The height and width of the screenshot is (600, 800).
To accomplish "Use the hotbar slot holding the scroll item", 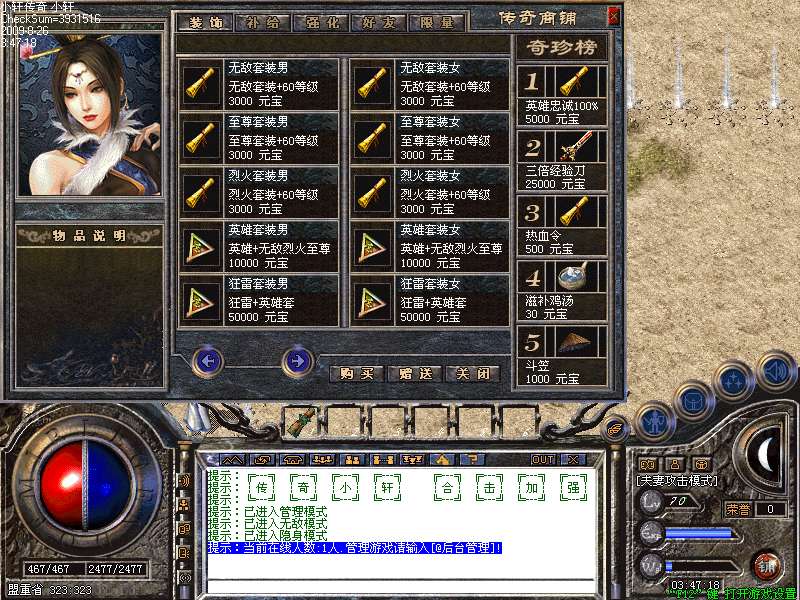I will (x=299, y=421).
